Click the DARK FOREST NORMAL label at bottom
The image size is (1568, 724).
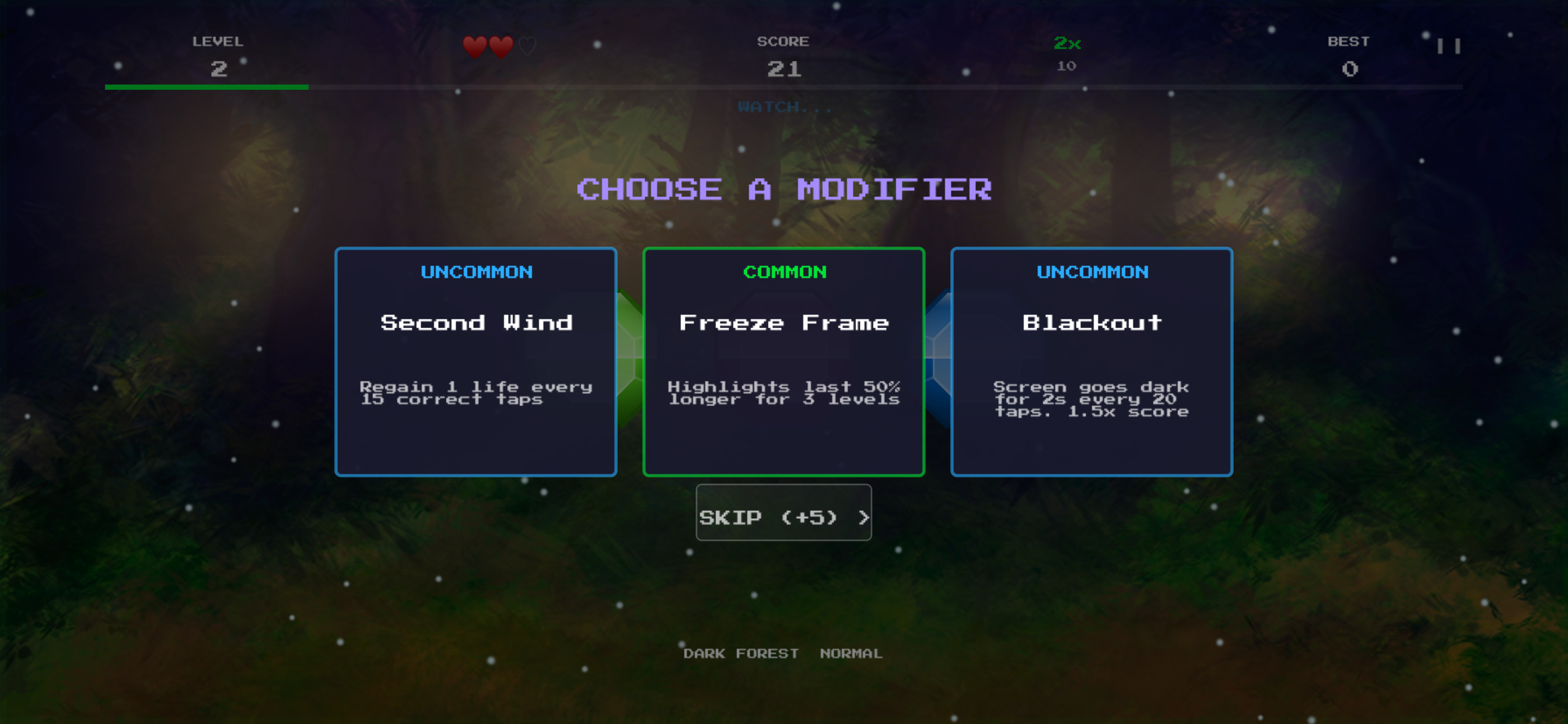click(x=784, y=654)
